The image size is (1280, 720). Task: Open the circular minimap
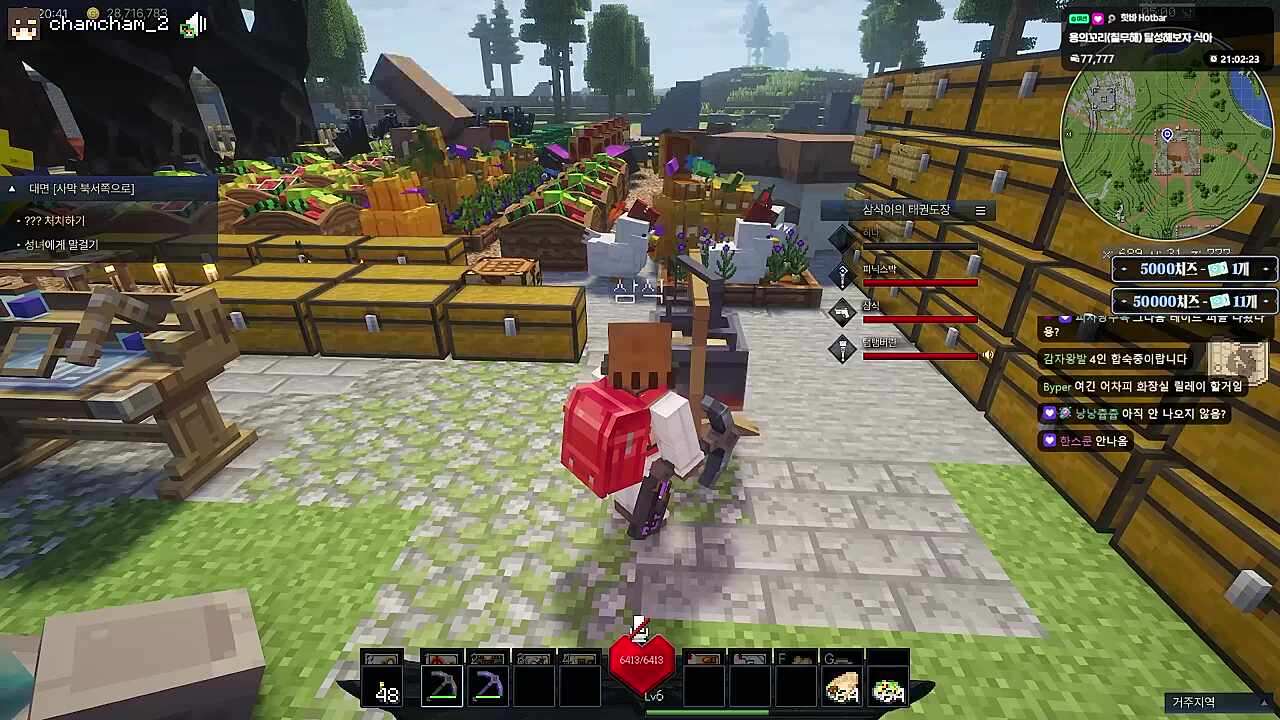click(x=1166, y=139)
